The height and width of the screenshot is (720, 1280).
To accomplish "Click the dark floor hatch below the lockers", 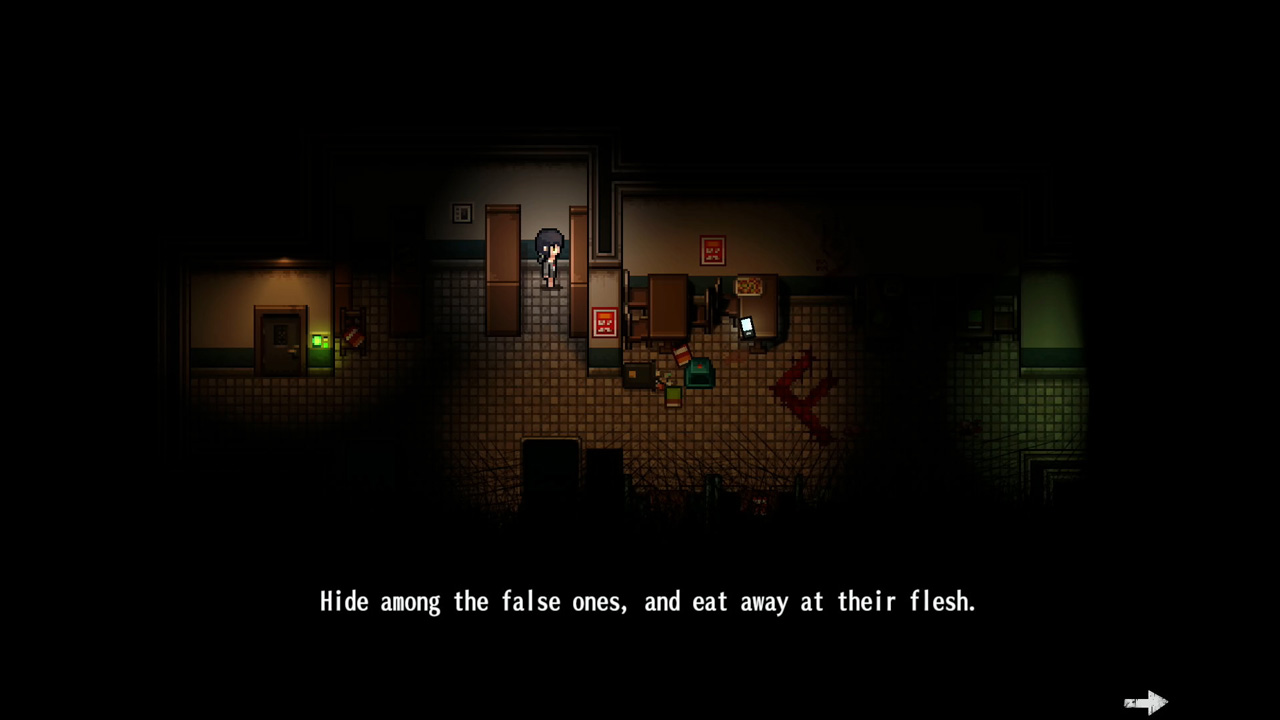I will click(550, 460).
